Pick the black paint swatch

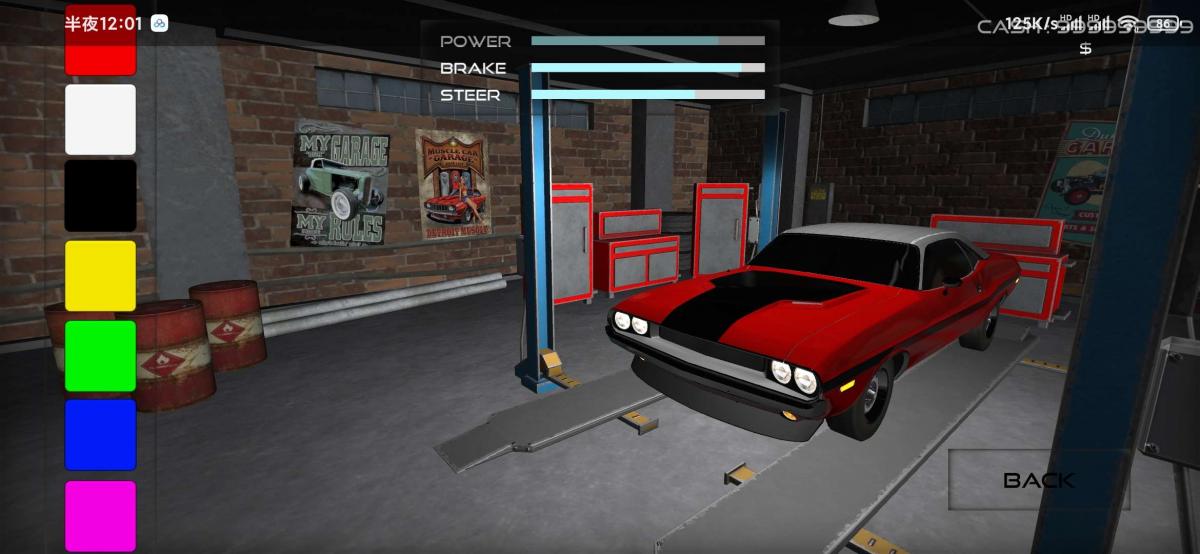coord(100,196)
